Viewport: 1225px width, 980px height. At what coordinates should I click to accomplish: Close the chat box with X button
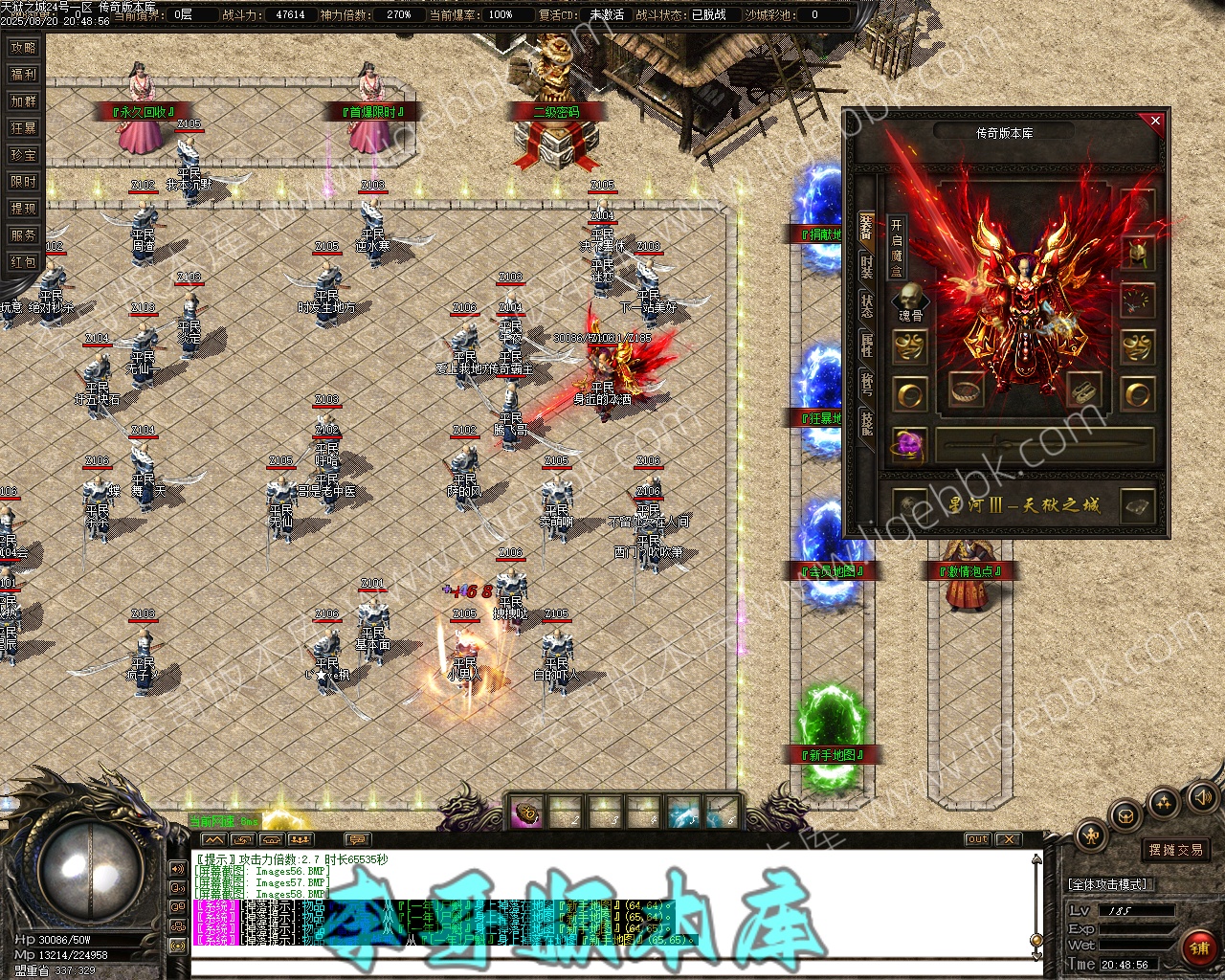point(1009,839)
